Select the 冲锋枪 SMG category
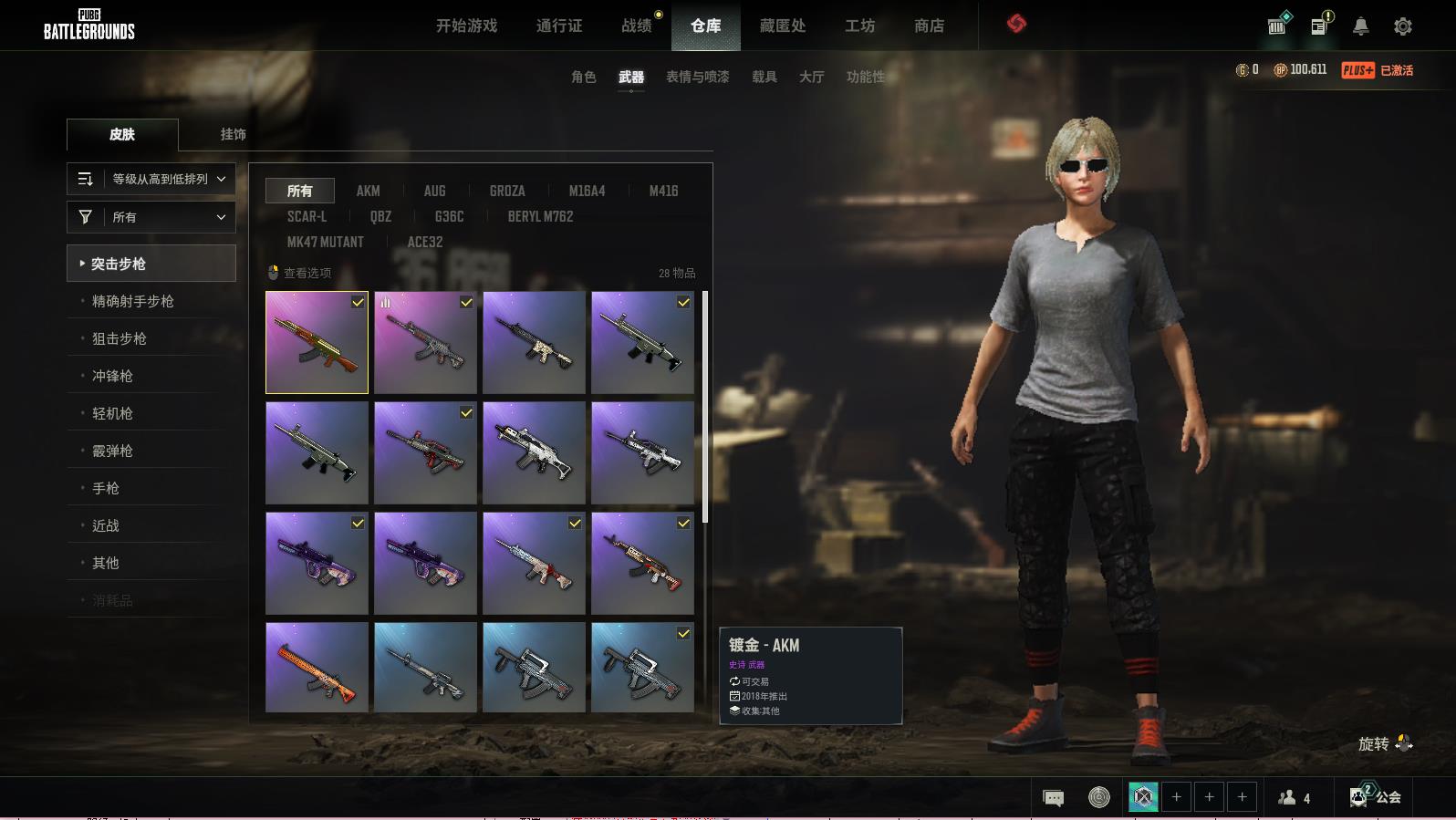This screenshot has height=820, width=1456. point(112,376)
